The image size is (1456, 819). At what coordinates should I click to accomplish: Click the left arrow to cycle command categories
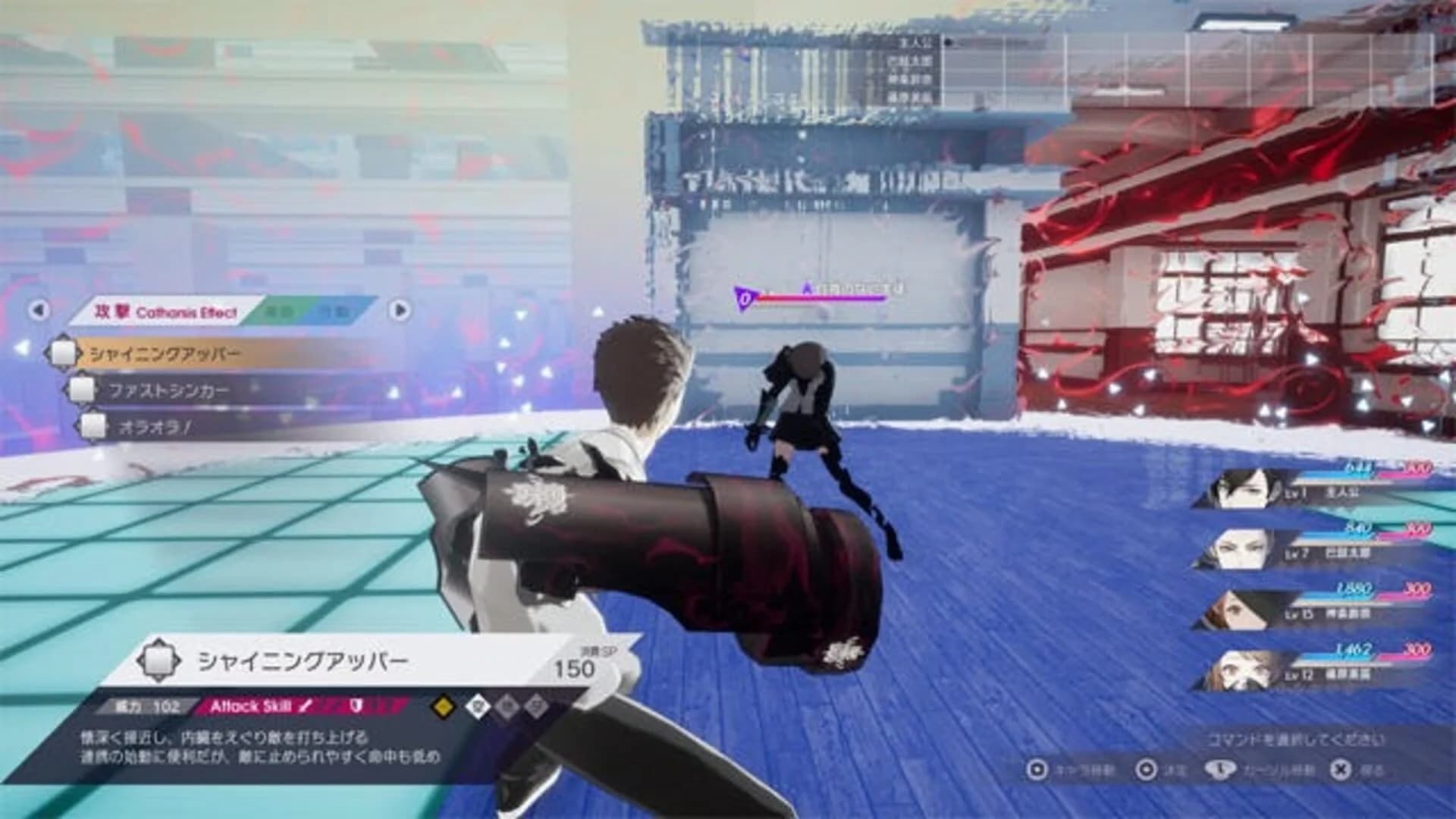[x=39, y=309]
